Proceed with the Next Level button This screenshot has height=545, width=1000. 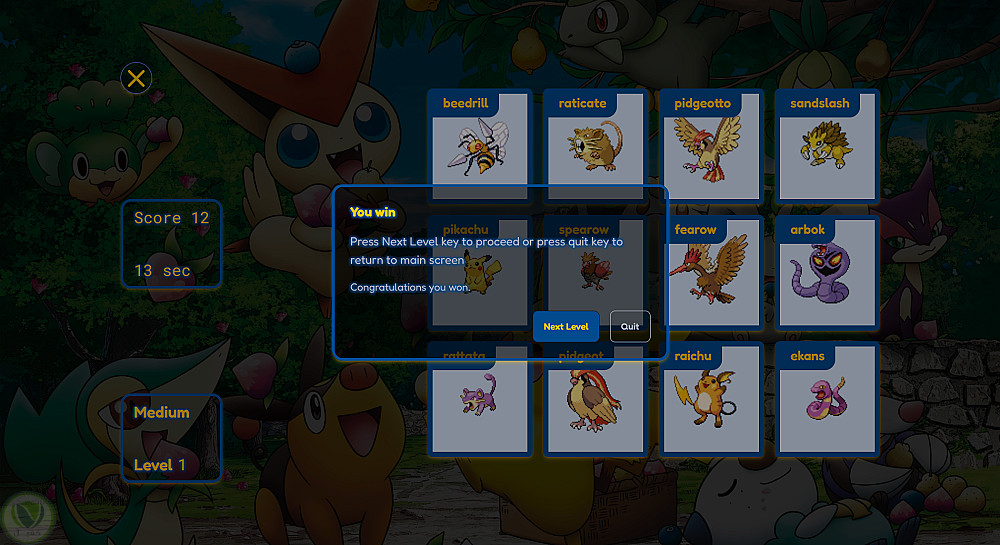(566, 326)
